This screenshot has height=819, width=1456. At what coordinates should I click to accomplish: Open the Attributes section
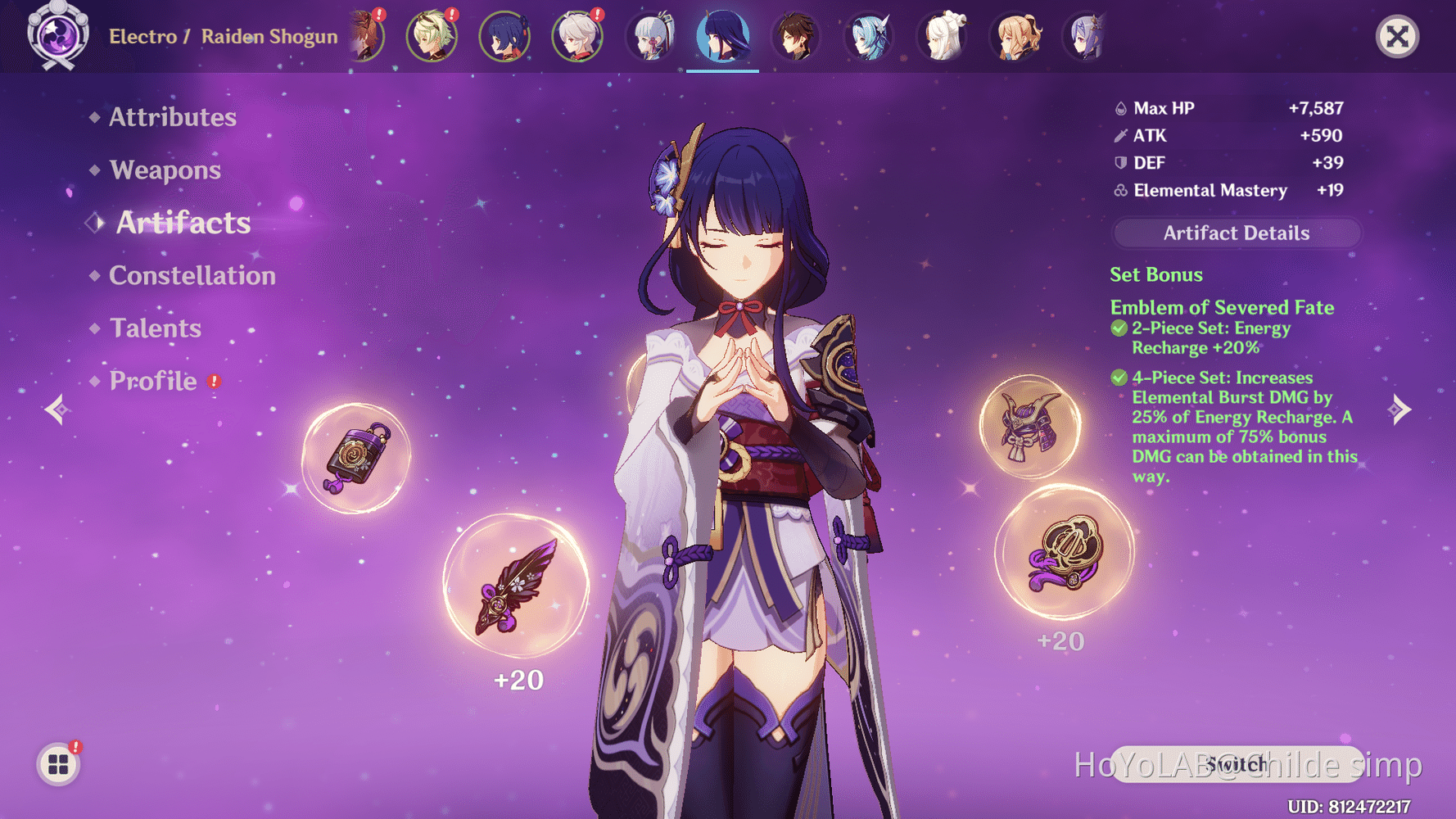click(x=172, y=117)
